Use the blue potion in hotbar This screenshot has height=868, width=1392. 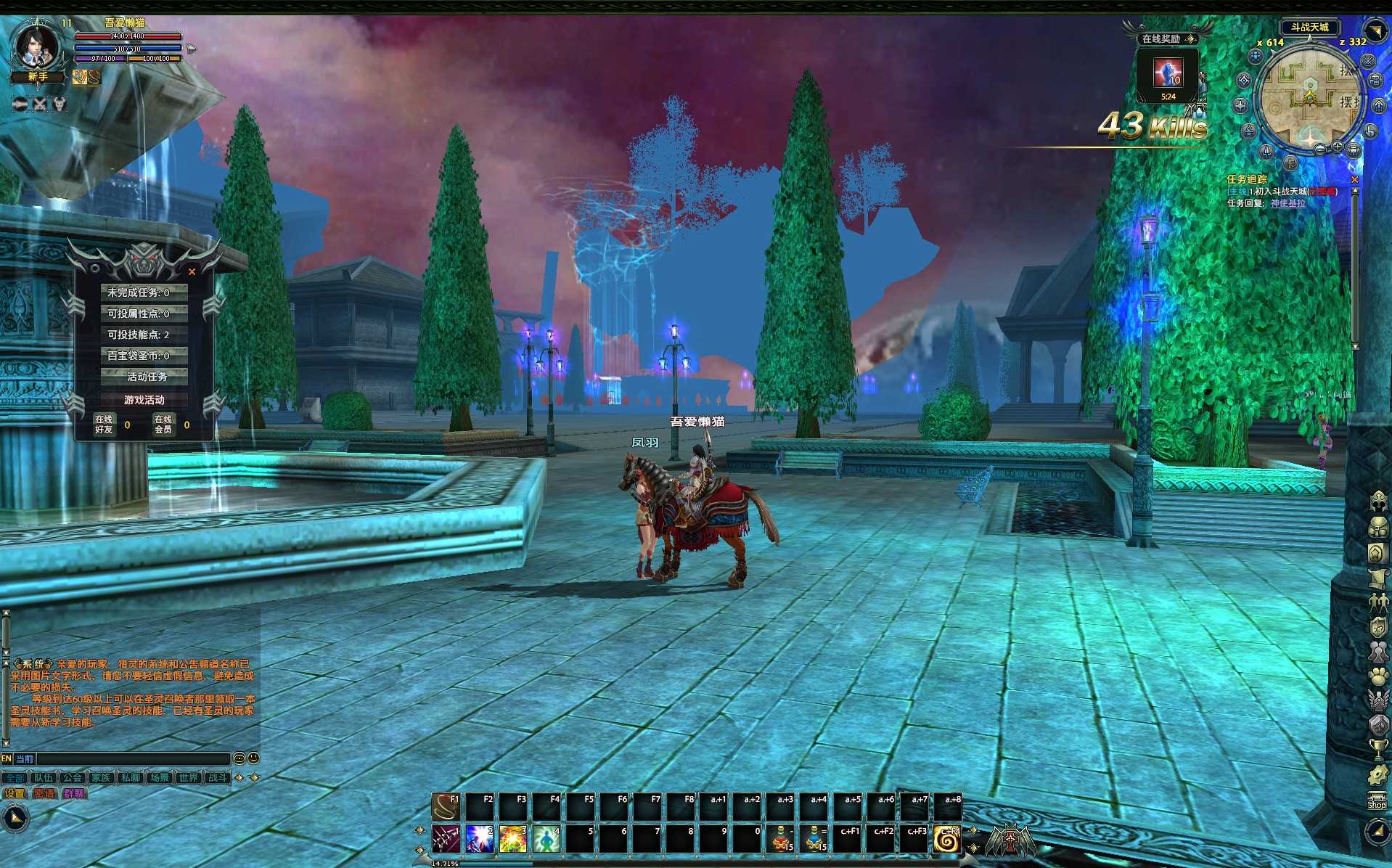(x=815, y=839)
